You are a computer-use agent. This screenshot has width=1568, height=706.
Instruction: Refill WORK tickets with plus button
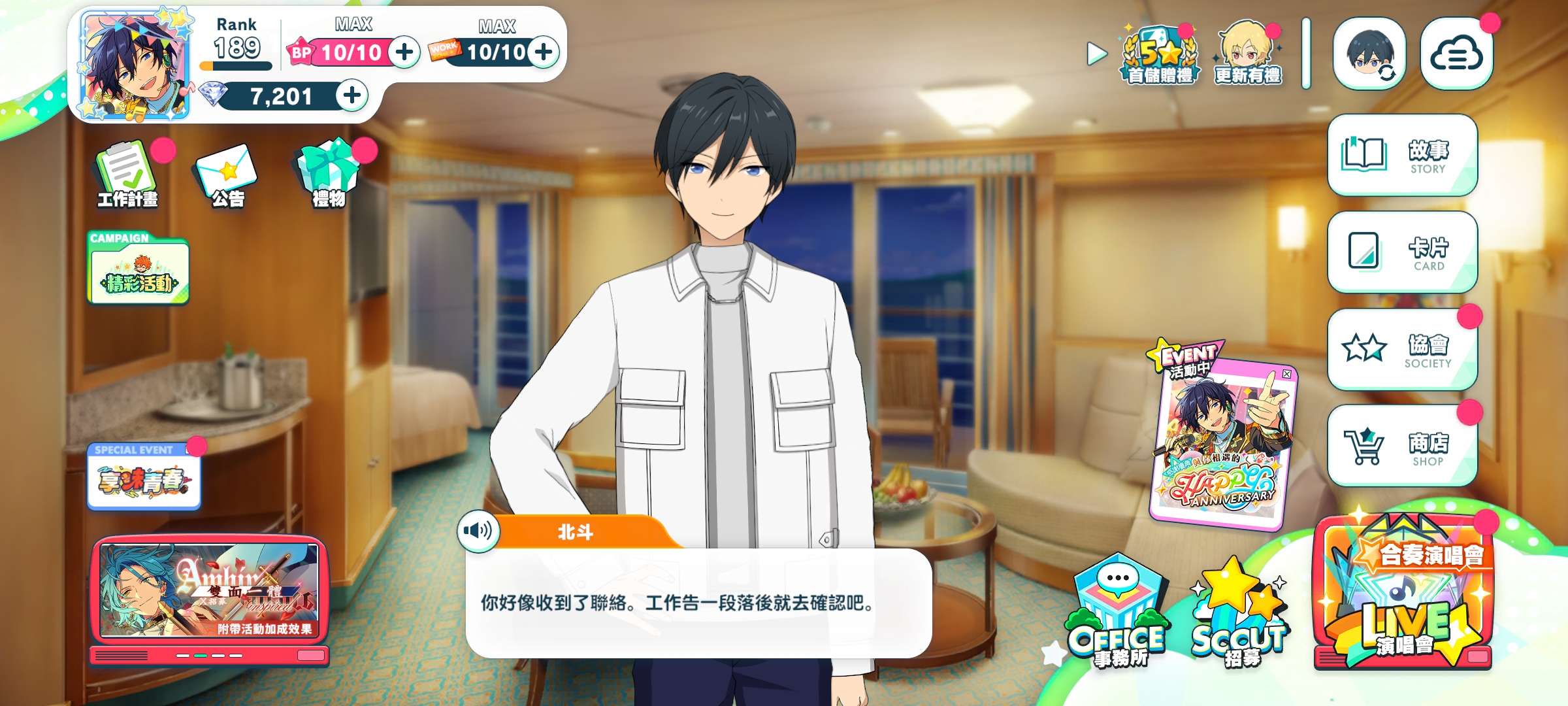[544, 52]
